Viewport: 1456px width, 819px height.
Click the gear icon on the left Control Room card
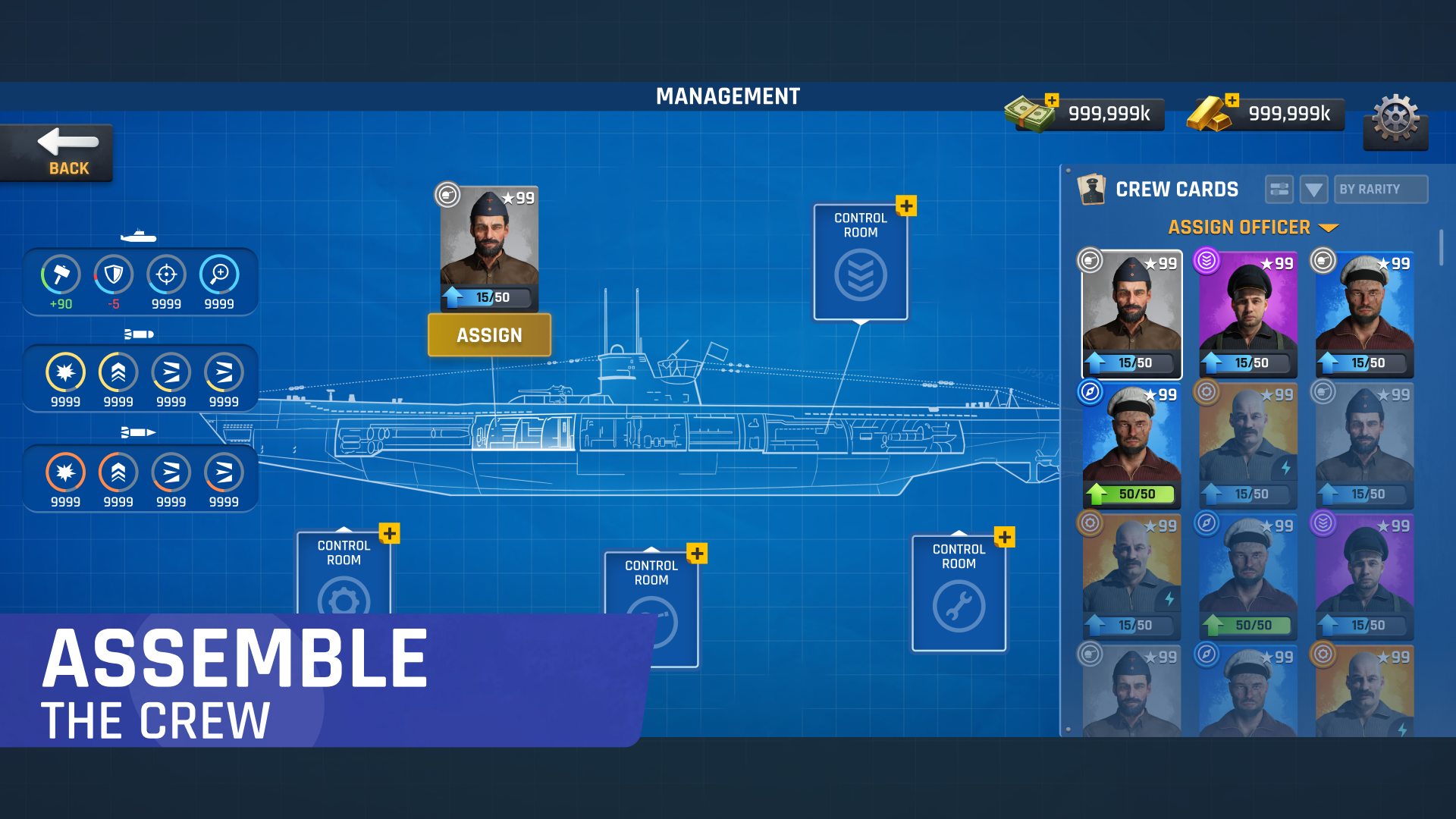click(x=344, y=599)
